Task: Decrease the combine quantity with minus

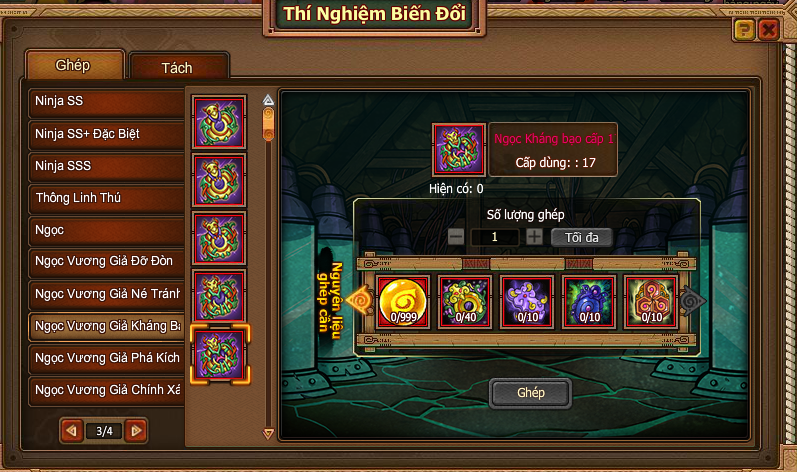Action: click(x=456, y=237)
